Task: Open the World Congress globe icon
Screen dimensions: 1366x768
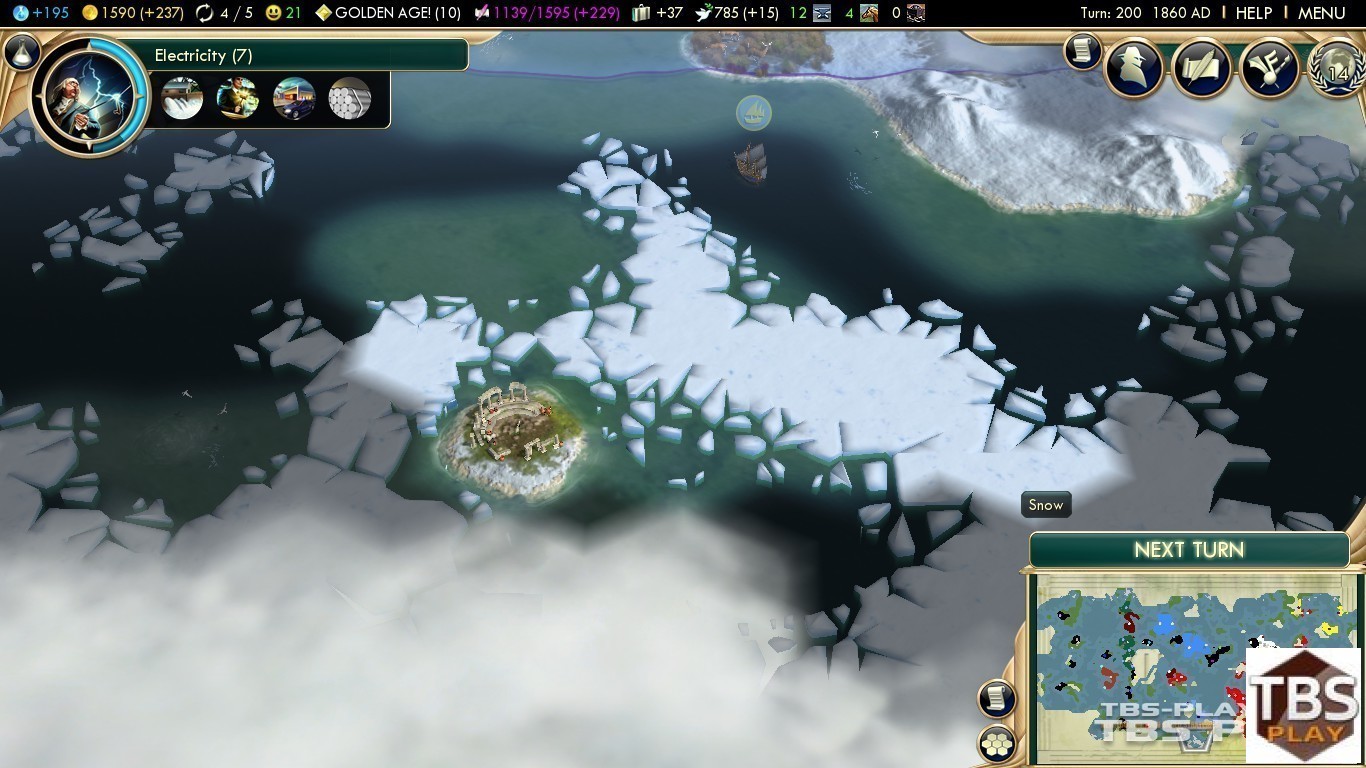Action: coord(1336,68)
